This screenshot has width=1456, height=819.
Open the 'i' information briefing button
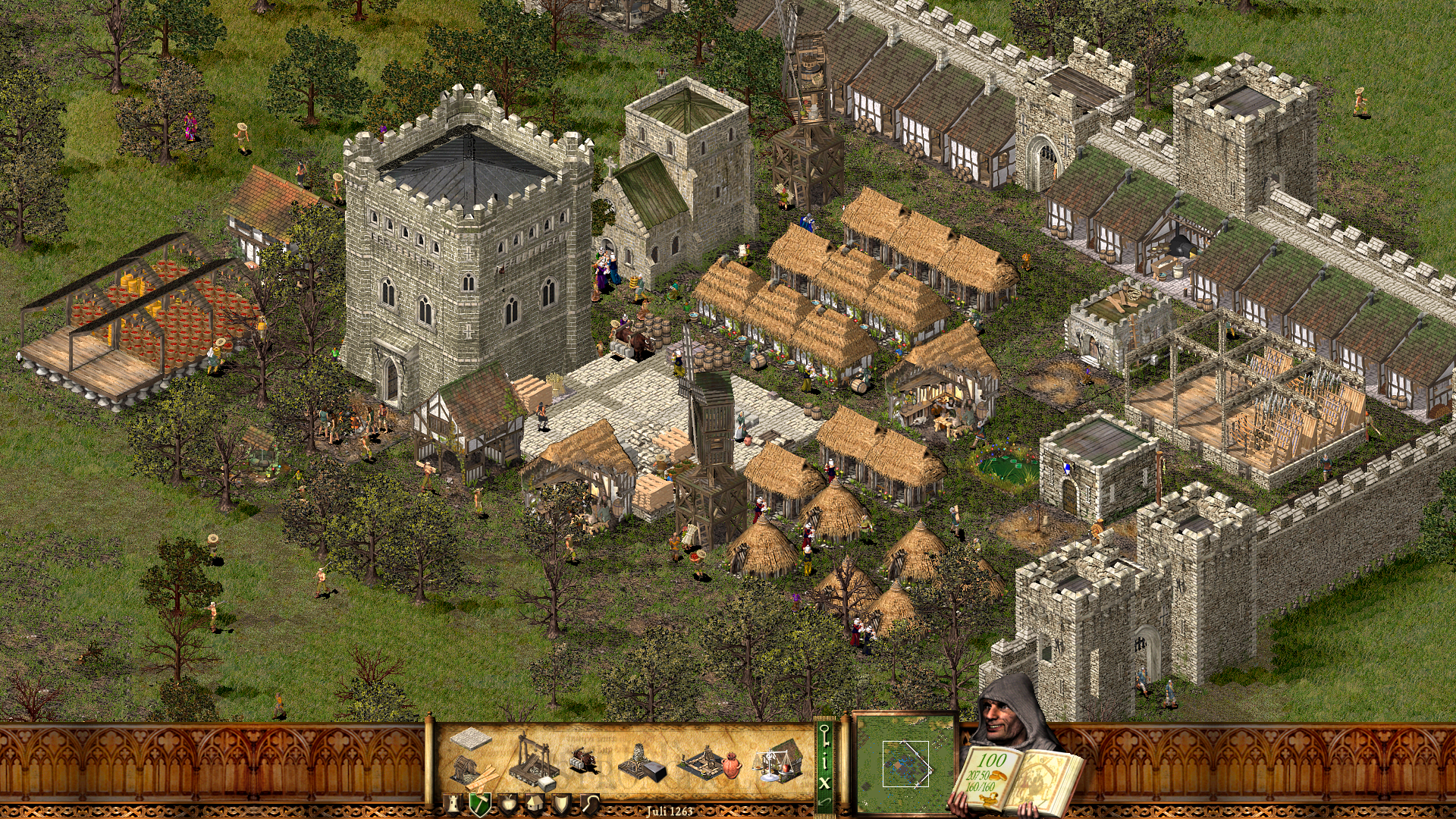(824, 761)
